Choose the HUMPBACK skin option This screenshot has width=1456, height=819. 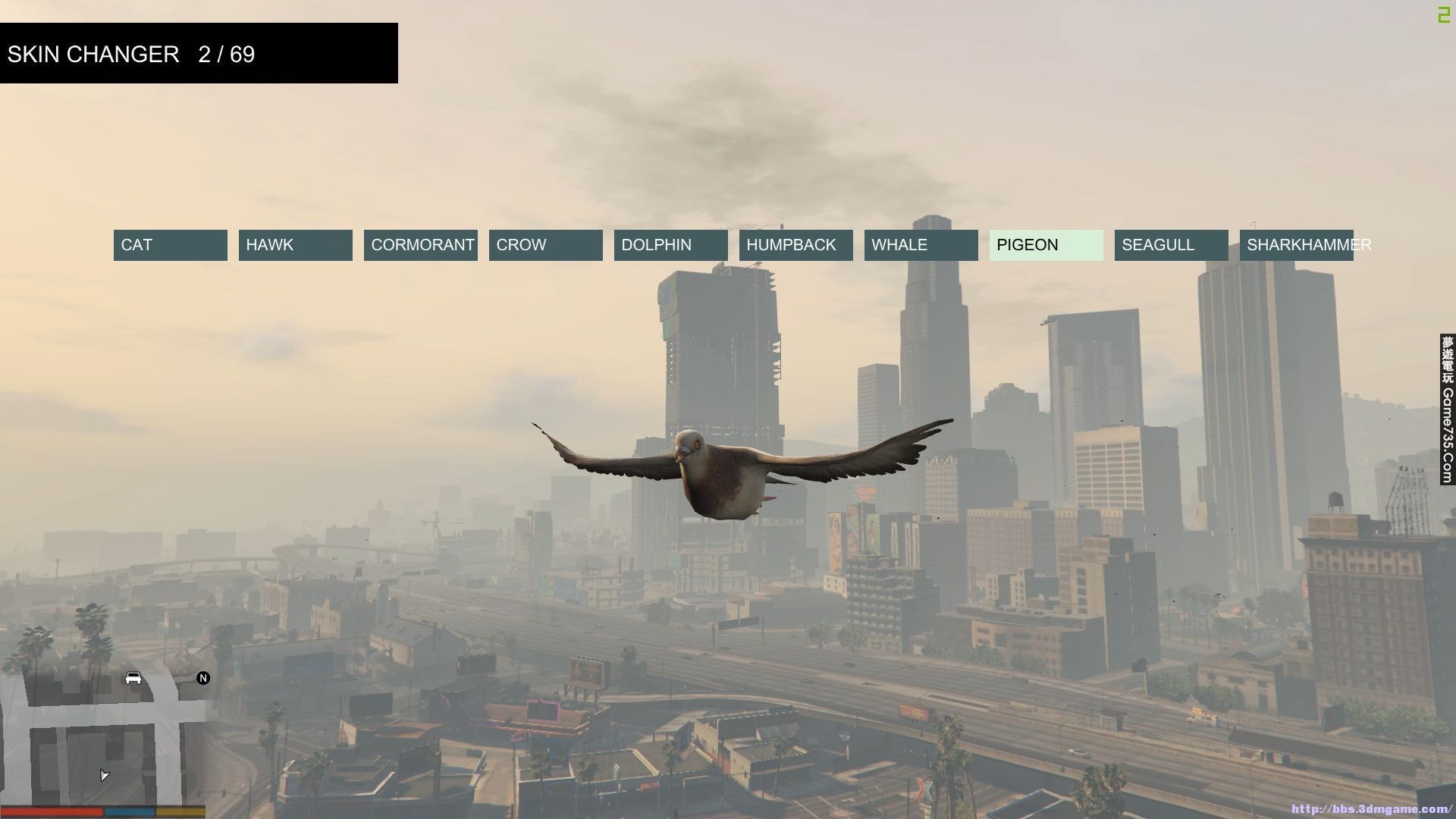click(796, 245)
